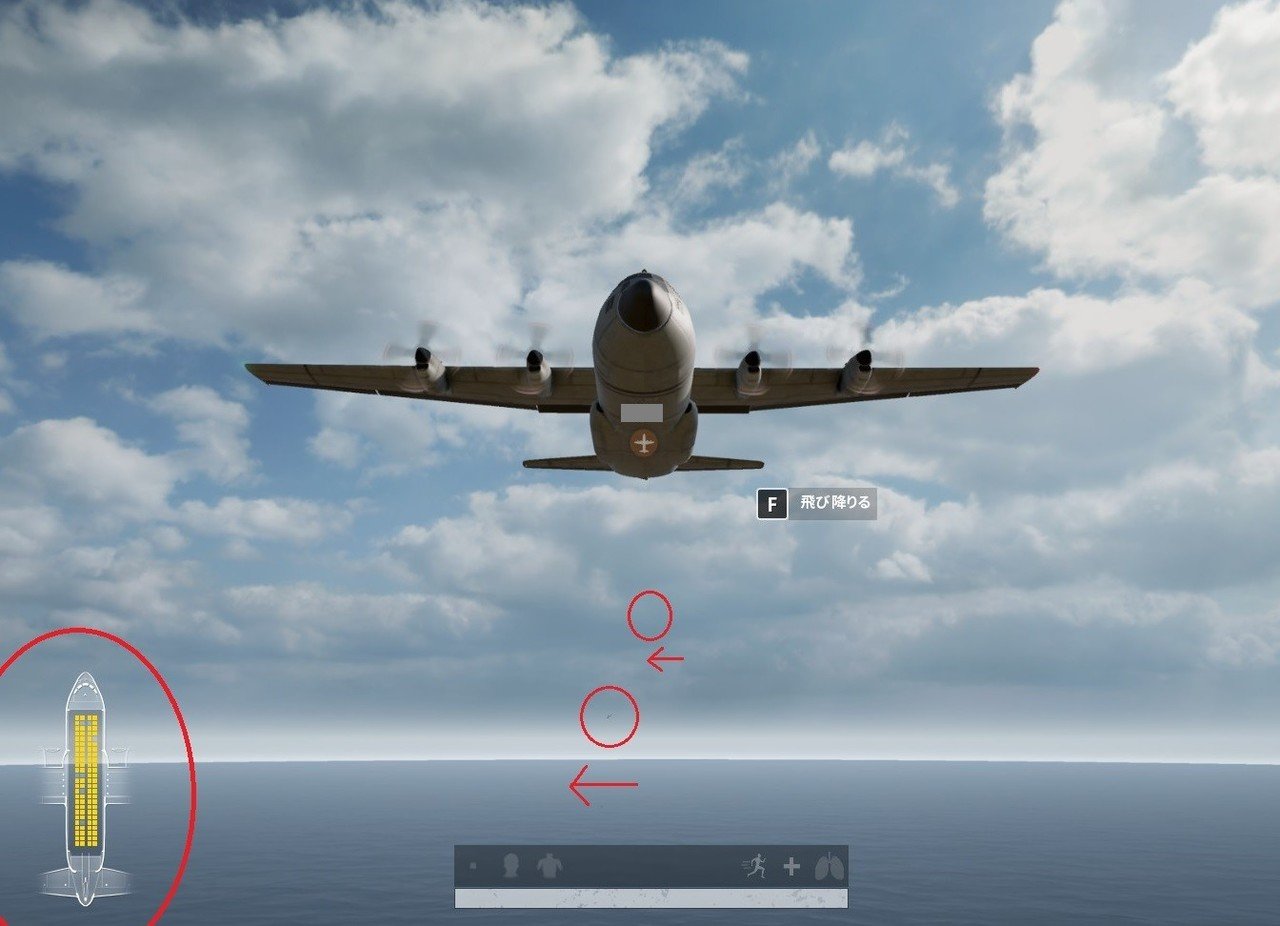Click the gray masked label on the plane fuselage
This screenshot has width=1280, height=926.
641,412
